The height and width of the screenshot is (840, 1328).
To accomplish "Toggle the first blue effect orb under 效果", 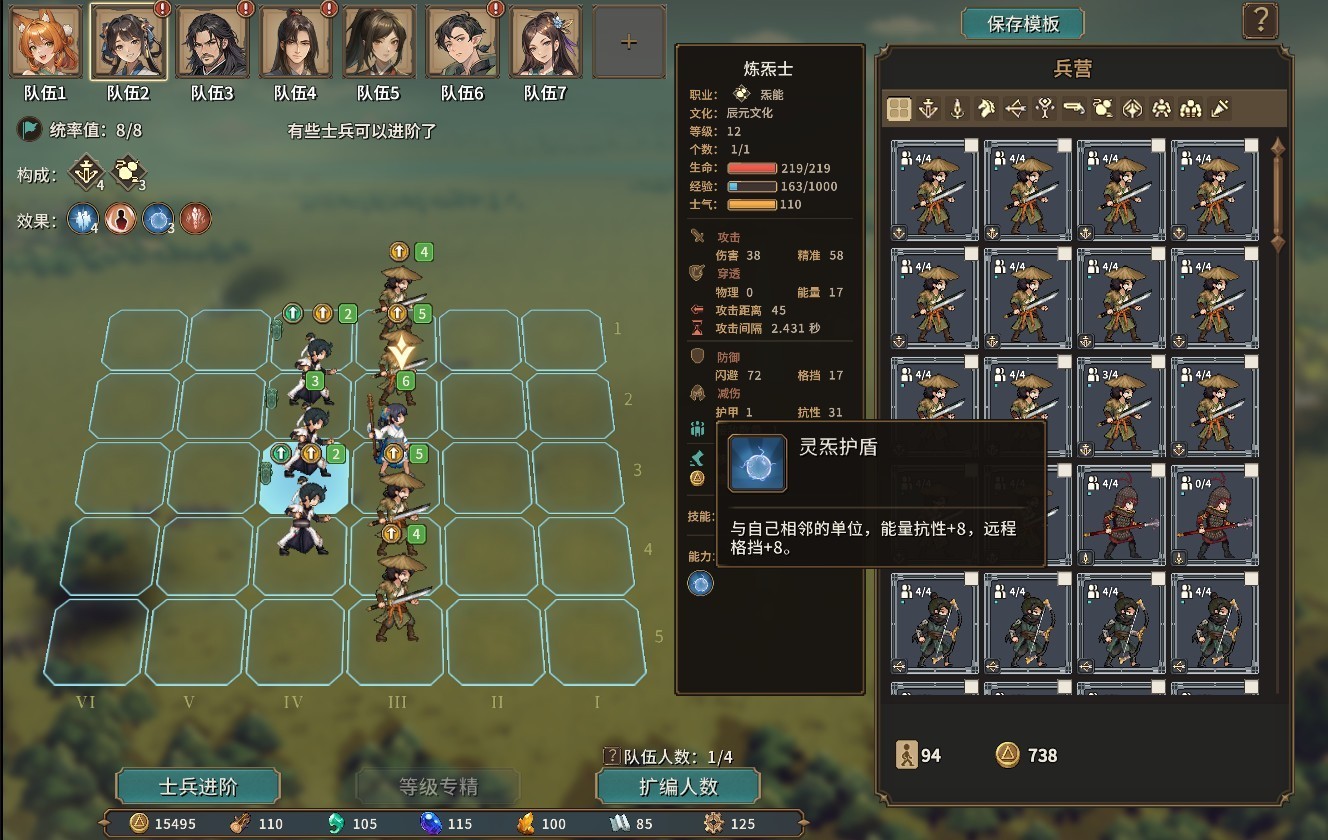I will 82,219.
